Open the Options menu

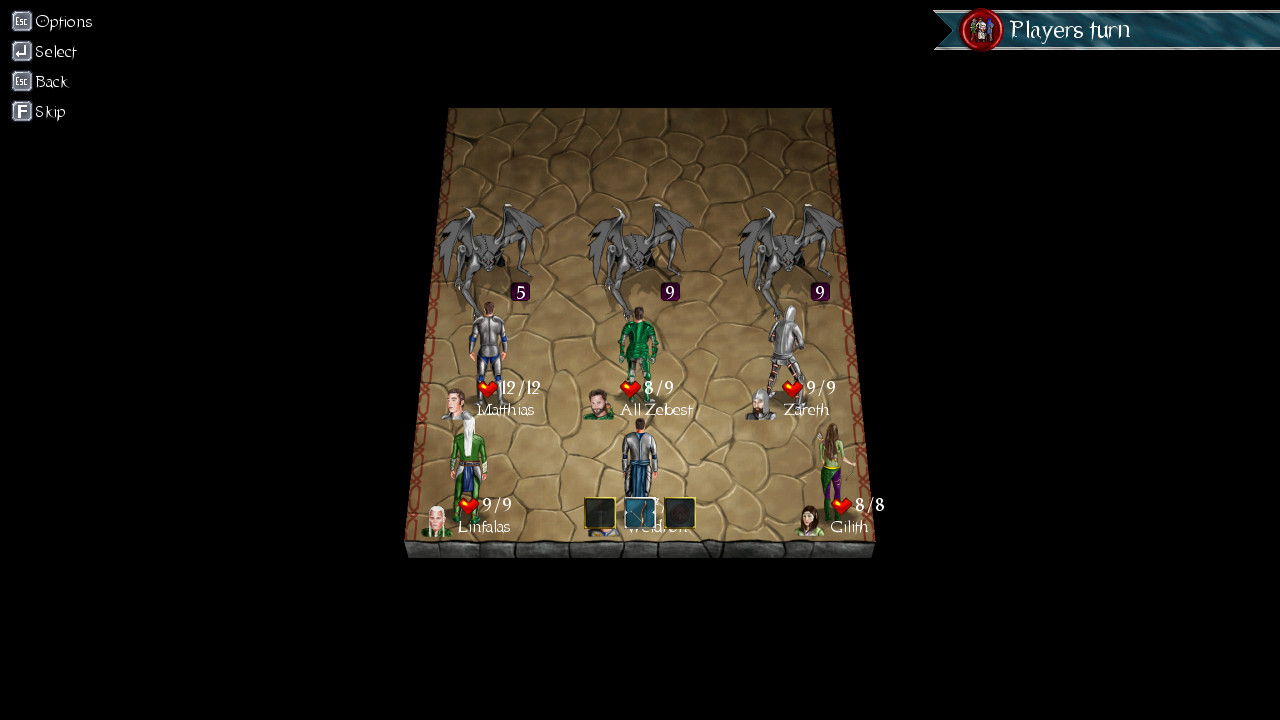coord(64,21)
